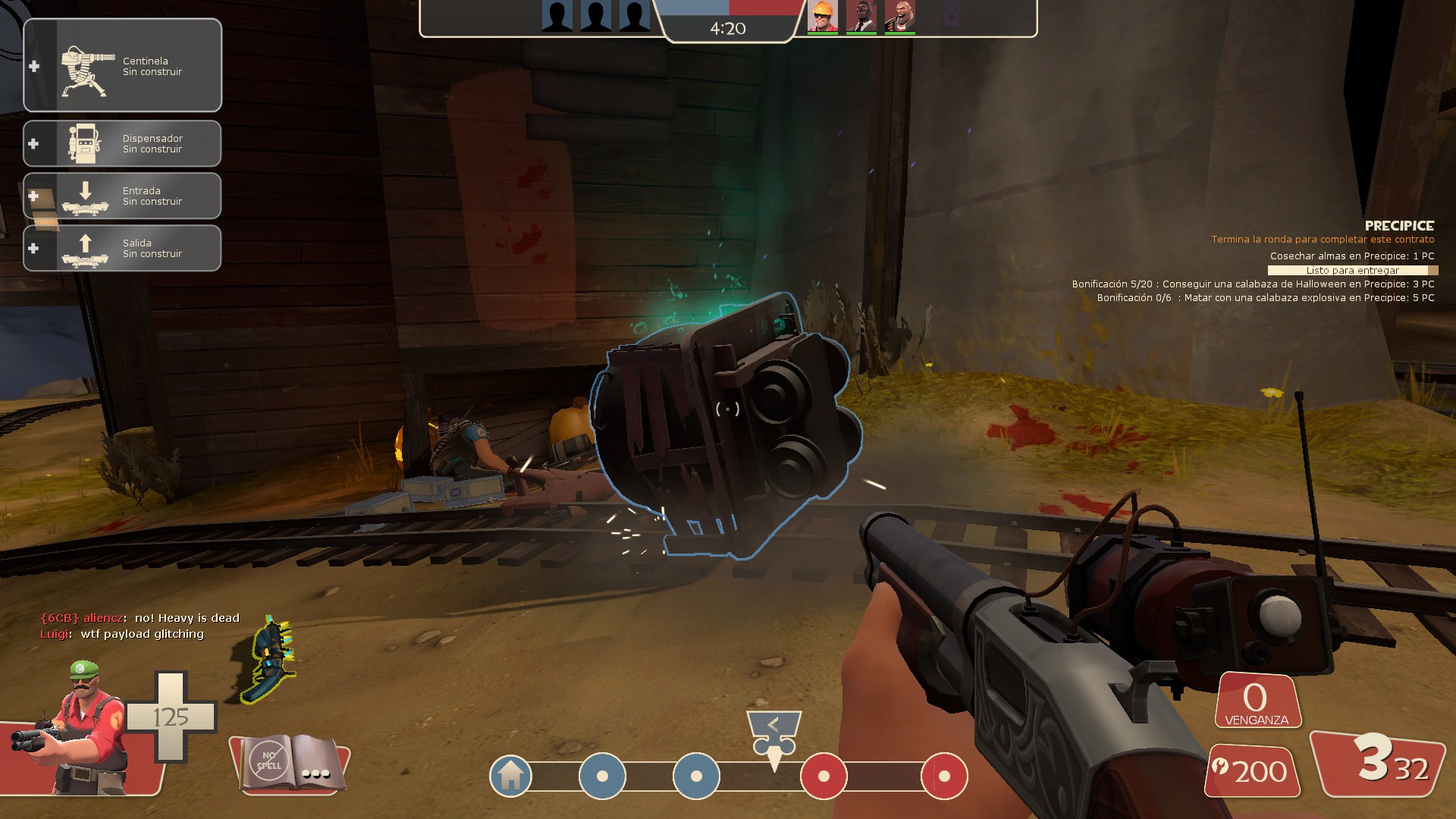Open the No Spell spellbook icon
The width and height of the screenshot is (1456, 819).
(288, 762)
